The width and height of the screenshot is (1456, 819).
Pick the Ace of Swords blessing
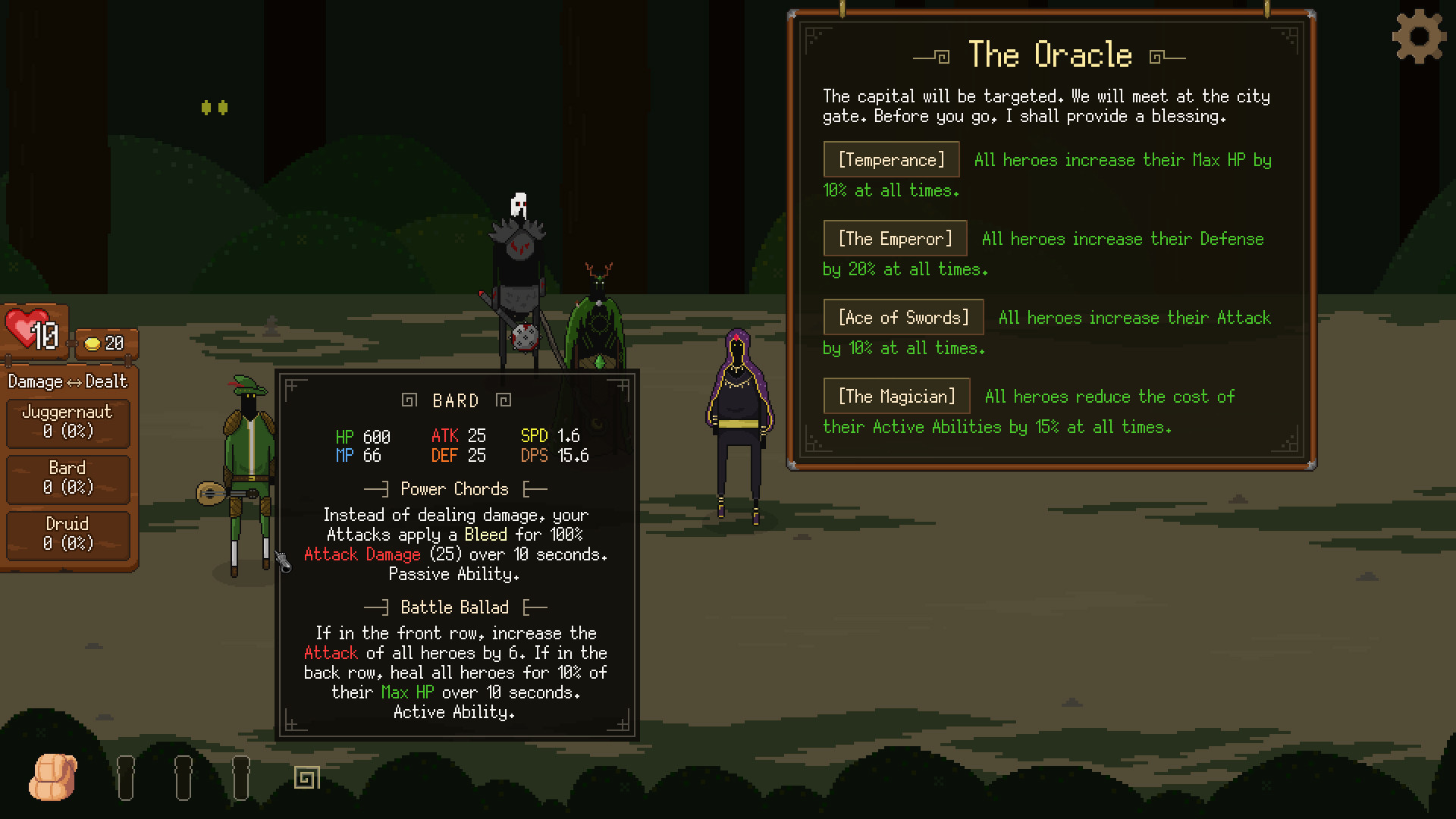pyautogui.click(x=903, y=318)
